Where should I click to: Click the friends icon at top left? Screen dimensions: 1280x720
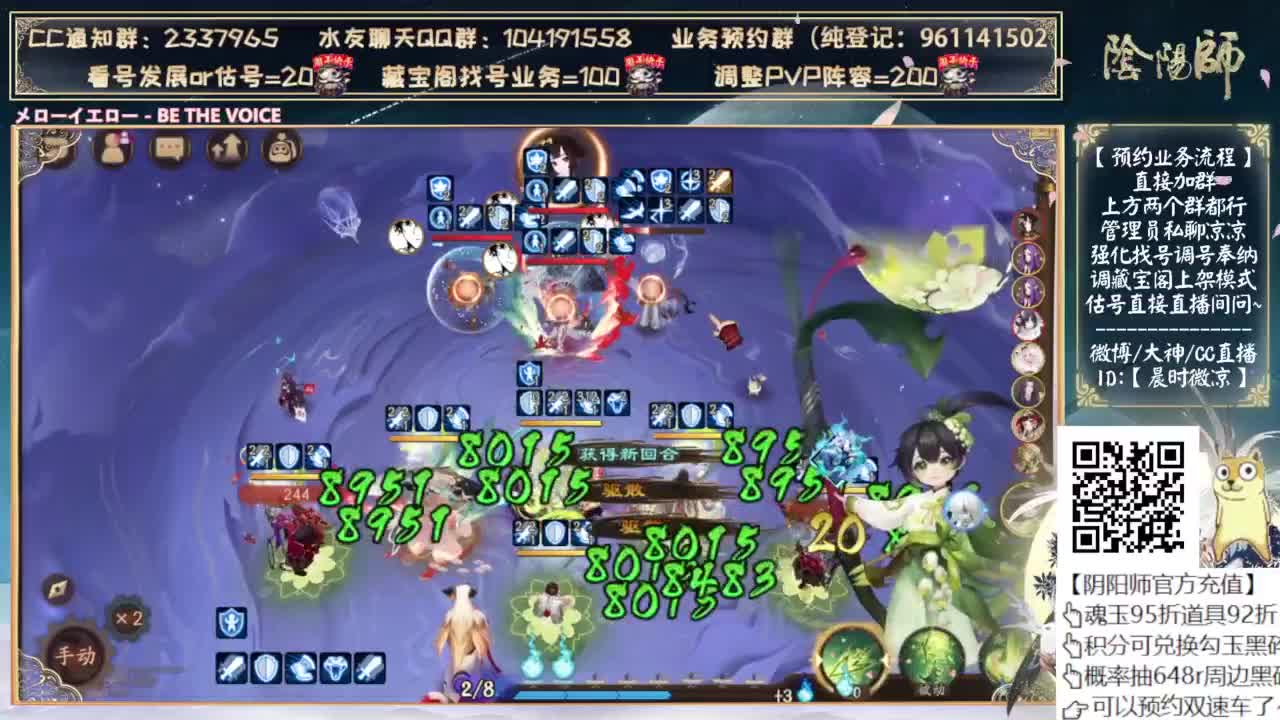(x=112, y=148)
